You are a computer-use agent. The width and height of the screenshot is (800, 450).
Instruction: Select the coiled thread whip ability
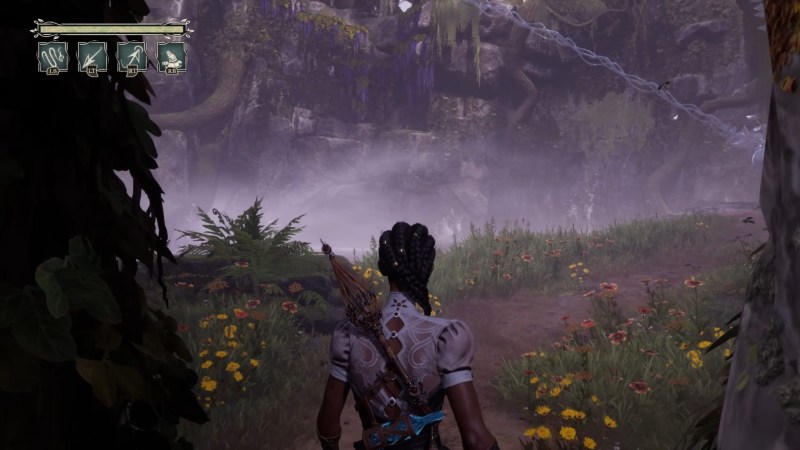pyautogui.click(x=53, y=56)
